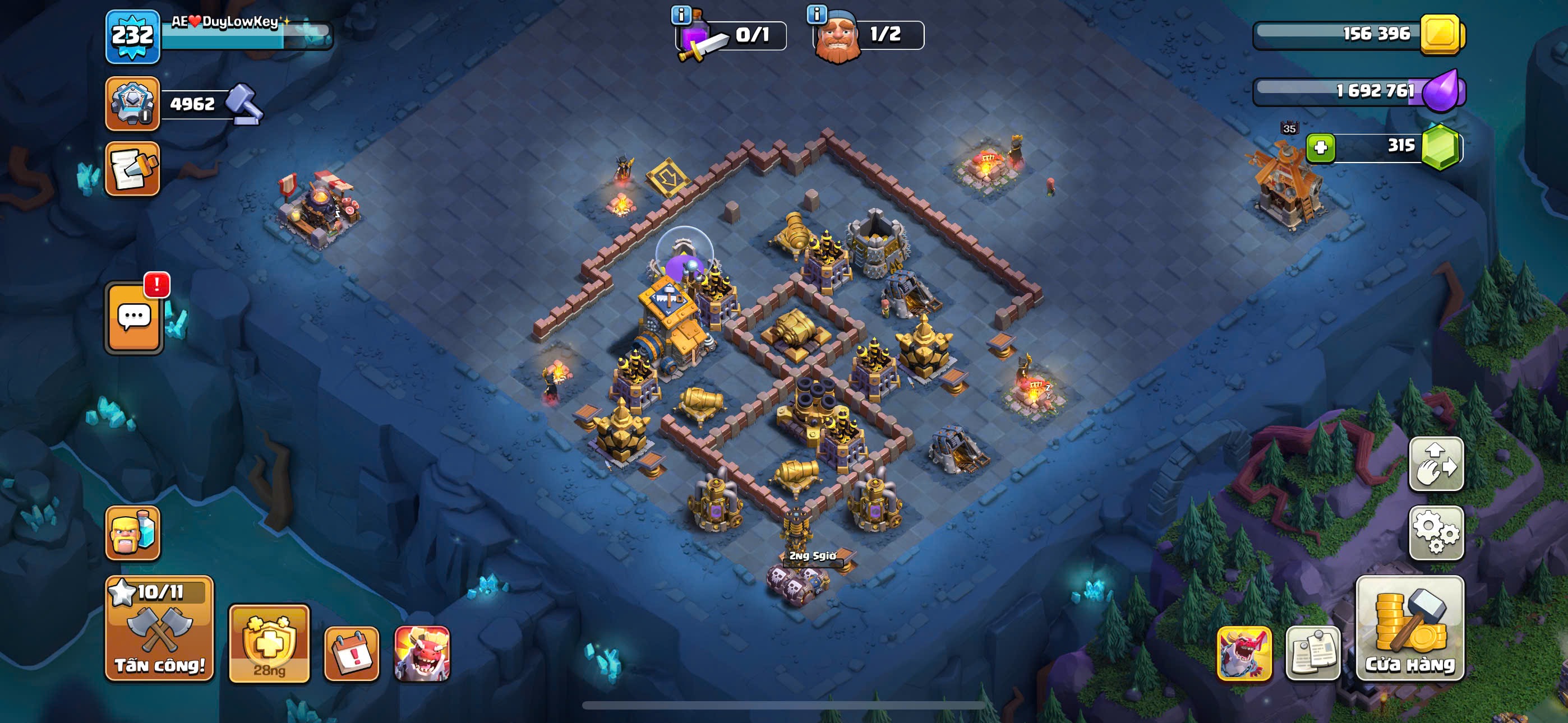The width and height of the screenshot is (1568, 723).
Task: Open the dragon icon beside notes button
Action: click(x=1243, y=654)
